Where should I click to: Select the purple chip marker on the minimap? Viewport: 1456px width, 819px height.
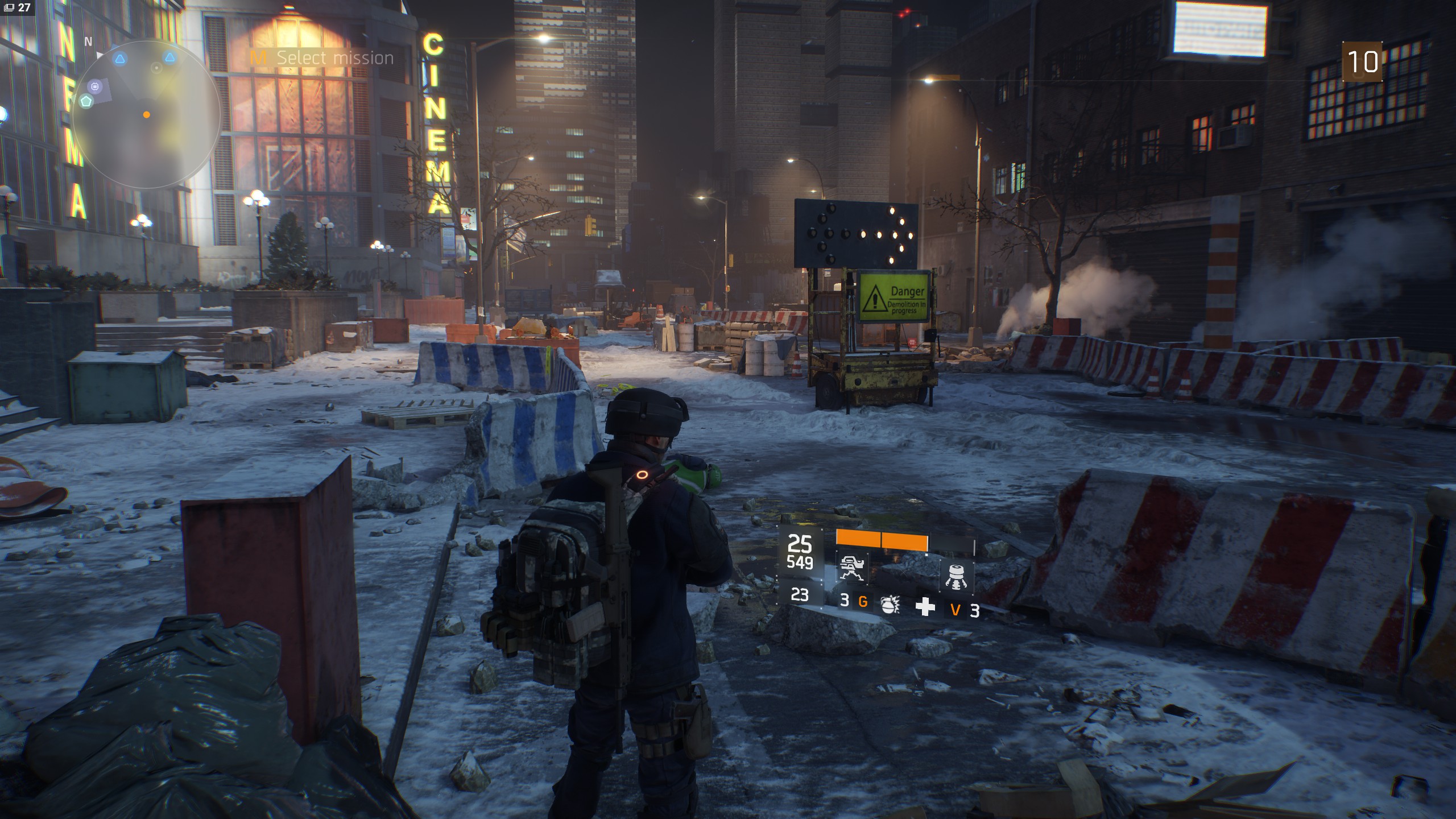pos(95,86)
